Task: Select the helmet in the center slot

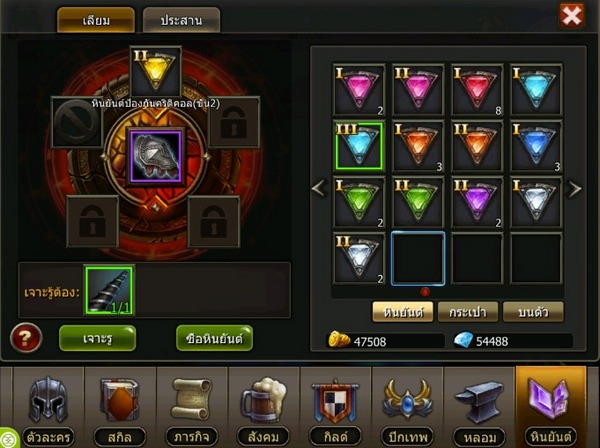Action: 154,158
